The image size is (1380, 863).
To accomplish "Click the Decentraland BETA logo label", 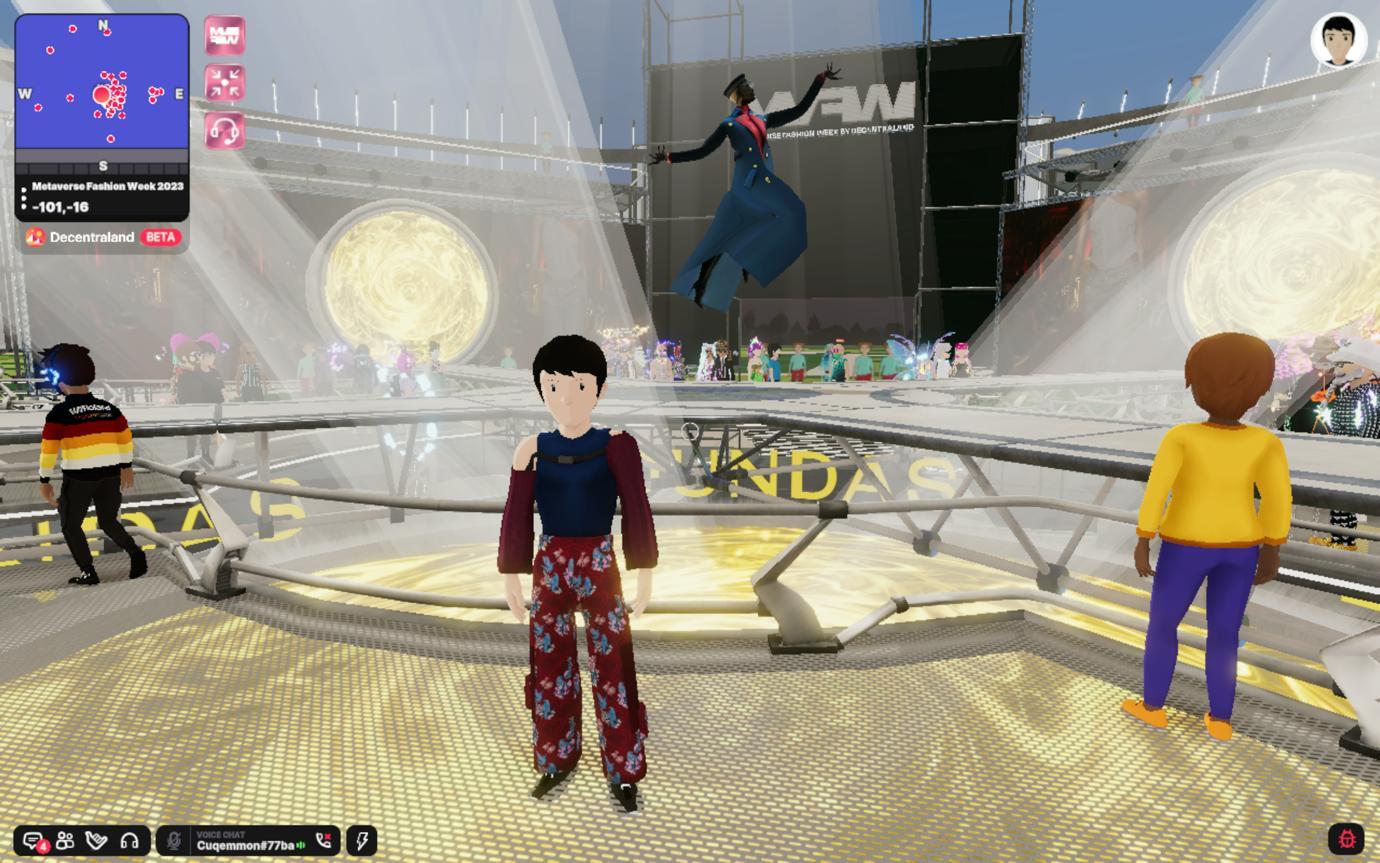I will click(x=103, y=237).
